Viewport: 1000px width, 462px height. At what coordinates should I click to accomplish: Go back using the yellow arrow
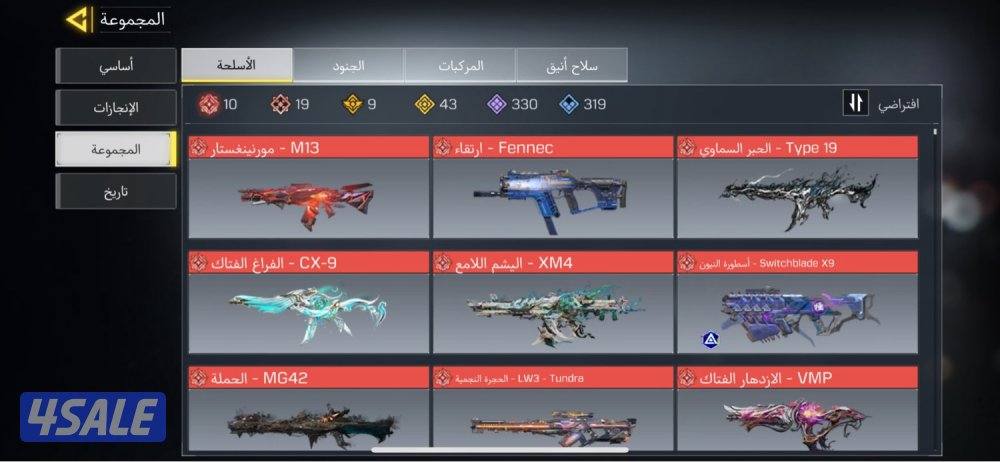click(x=78, y=19)
